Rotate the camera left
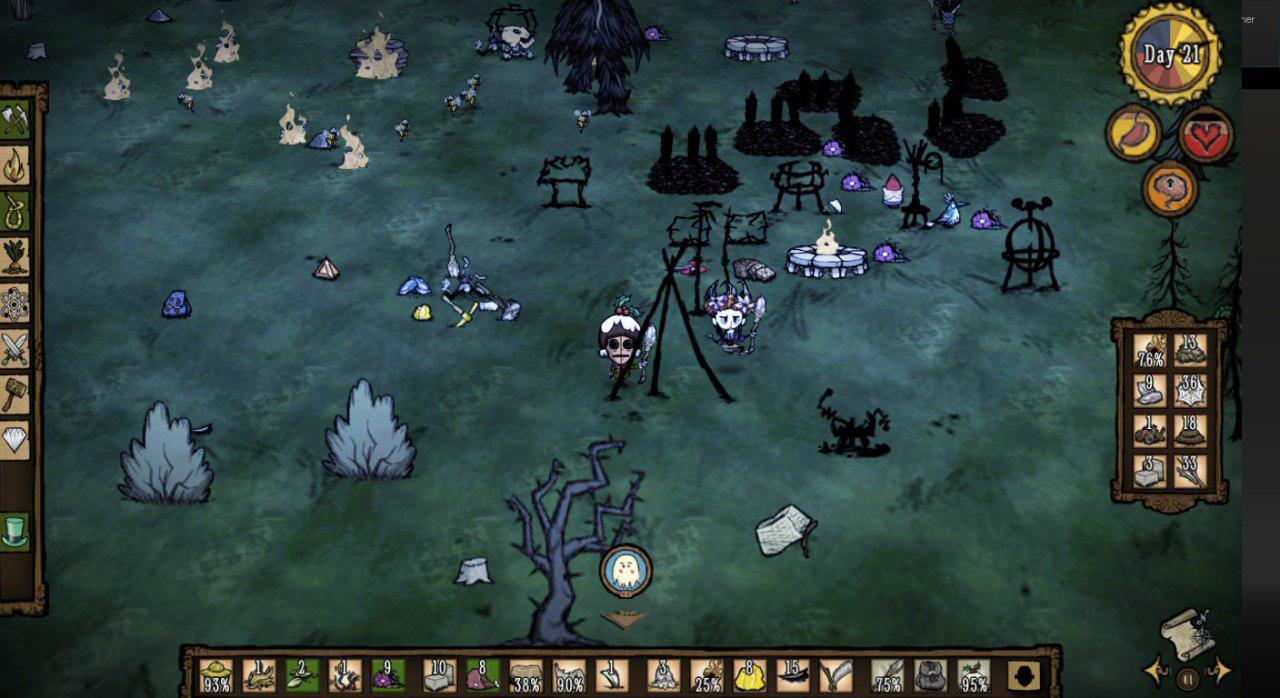The image size is (1280, 698). point(1156,670)
